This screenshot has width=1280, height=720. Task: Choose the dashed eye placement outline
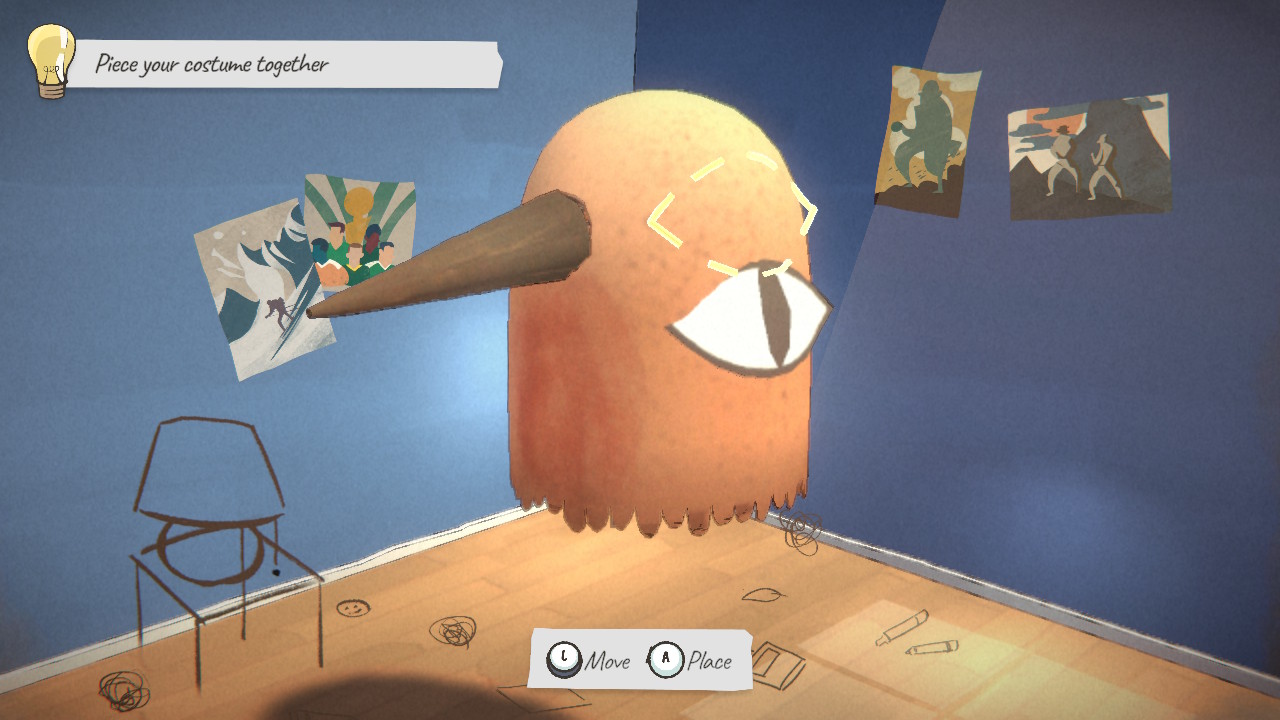pyautogui.click(x=732, y=213)
